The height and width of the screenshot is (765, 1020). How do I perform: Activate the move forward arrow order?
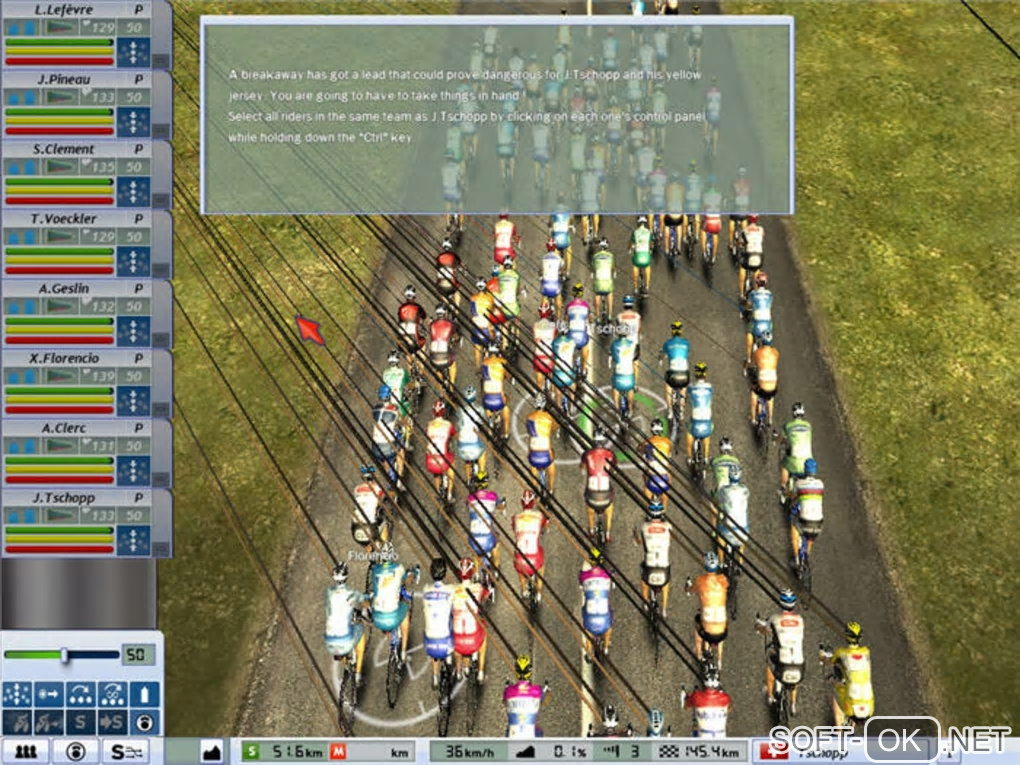[x=48, y=694]
